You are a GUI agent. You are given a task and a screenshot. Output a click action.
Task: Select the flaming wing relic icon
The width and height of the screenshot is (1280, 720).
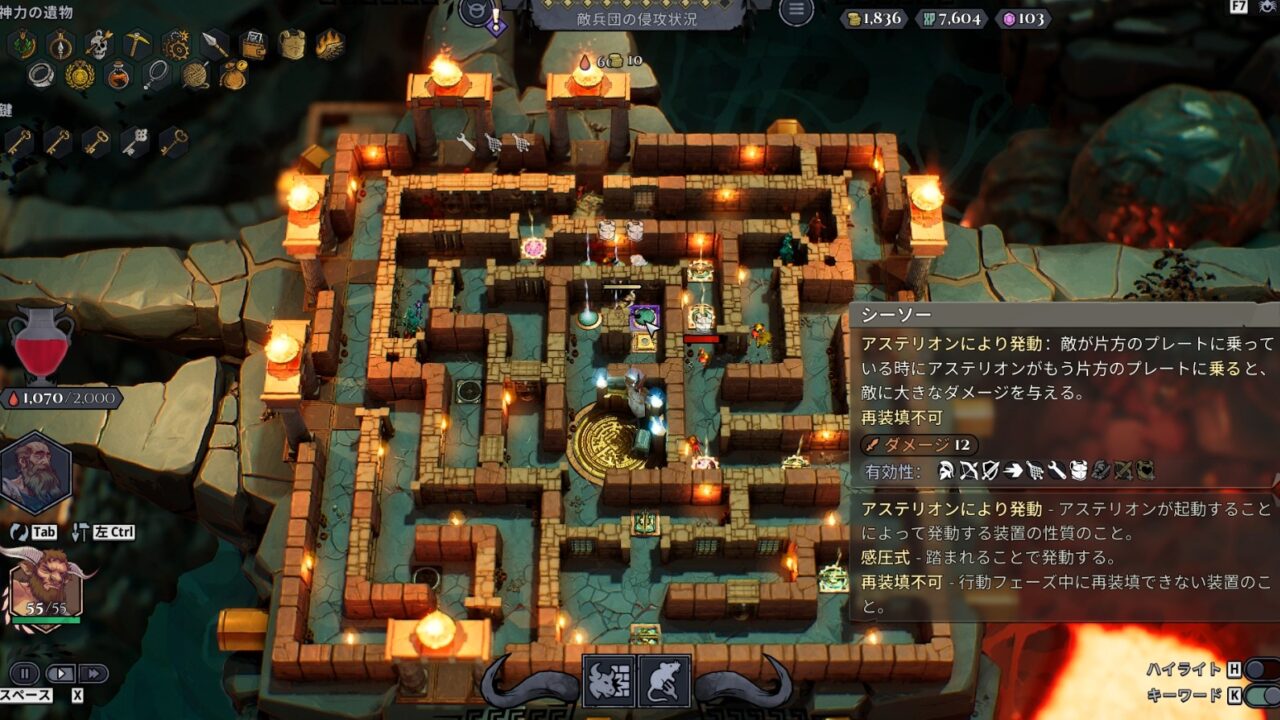[330, 44]
